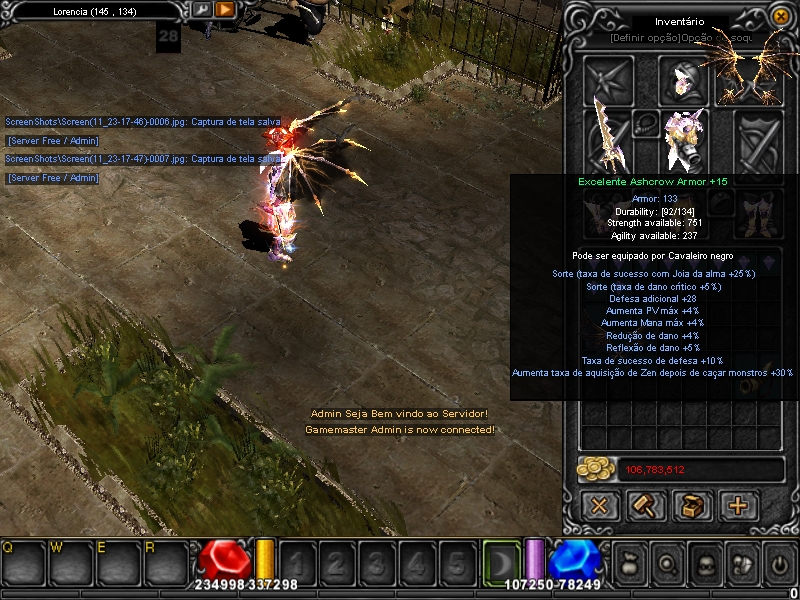Click the X button below the Zen amount

coord(598,505)
